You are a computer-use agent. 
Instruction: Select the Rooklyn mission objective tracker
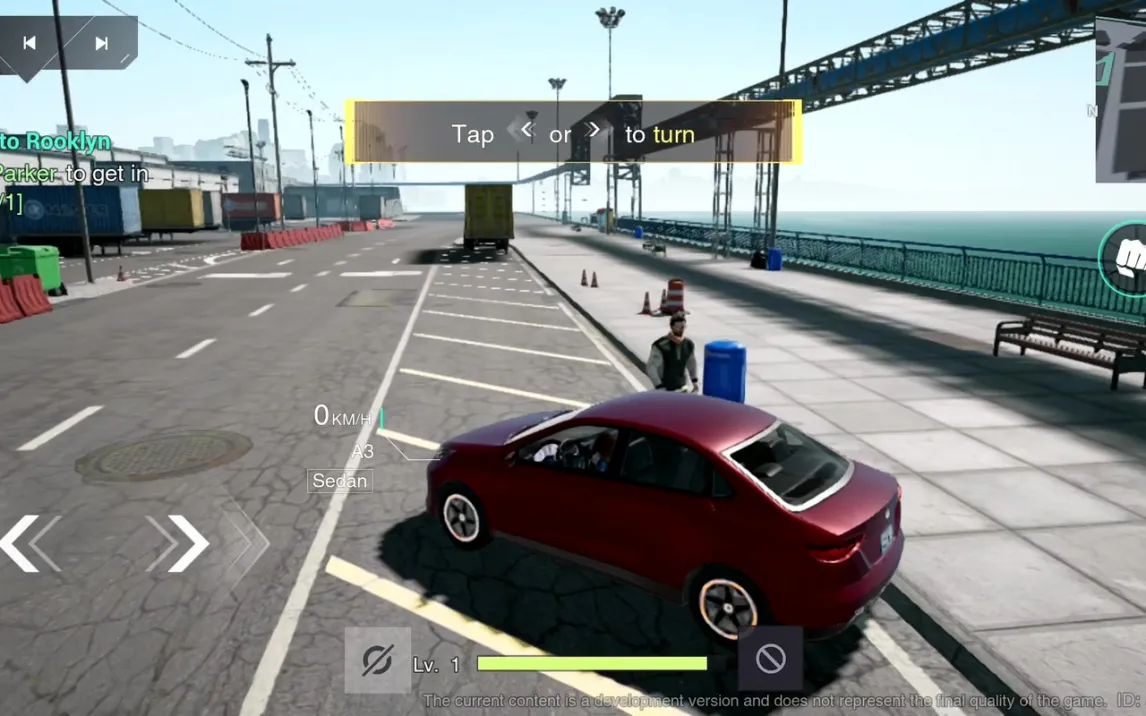tap(56, 141)
